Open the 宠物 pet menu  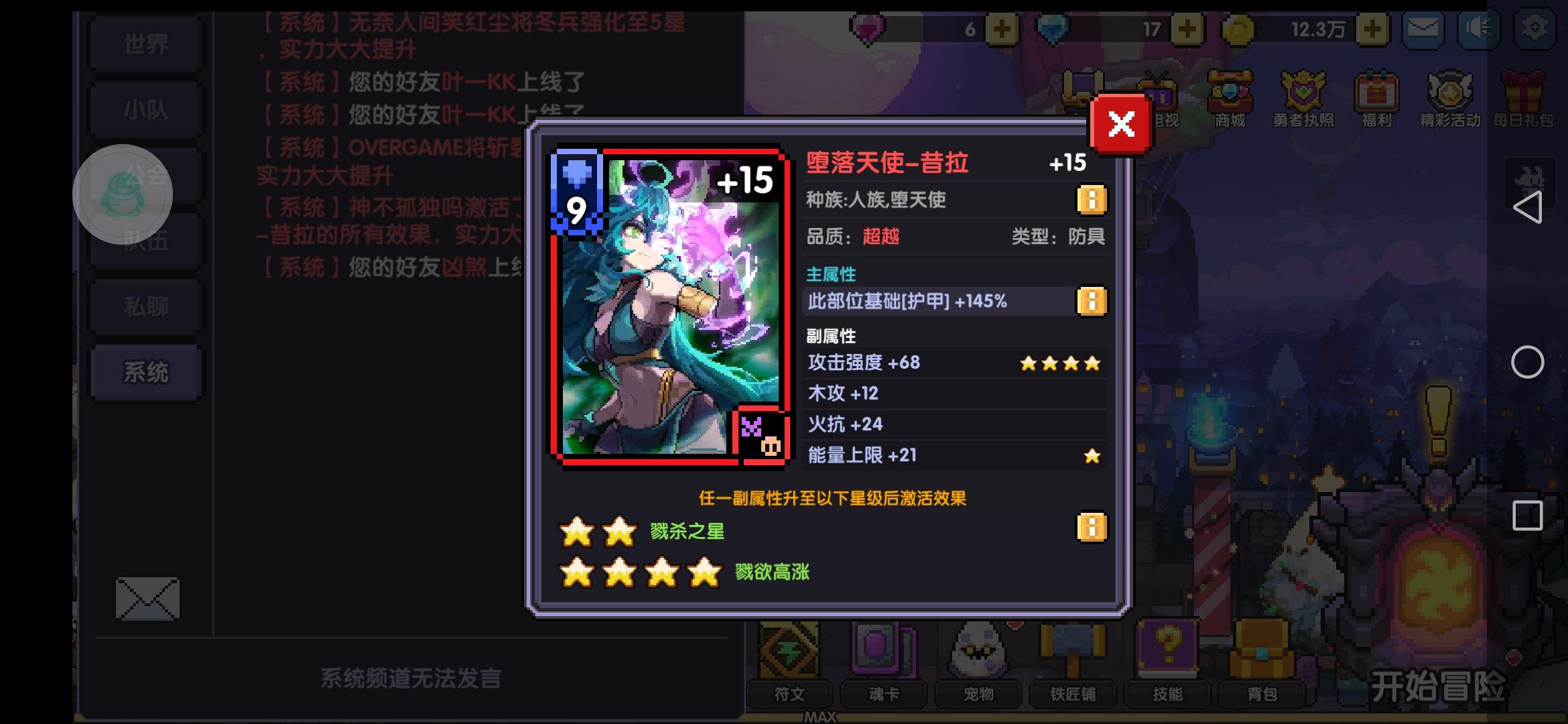978,695
